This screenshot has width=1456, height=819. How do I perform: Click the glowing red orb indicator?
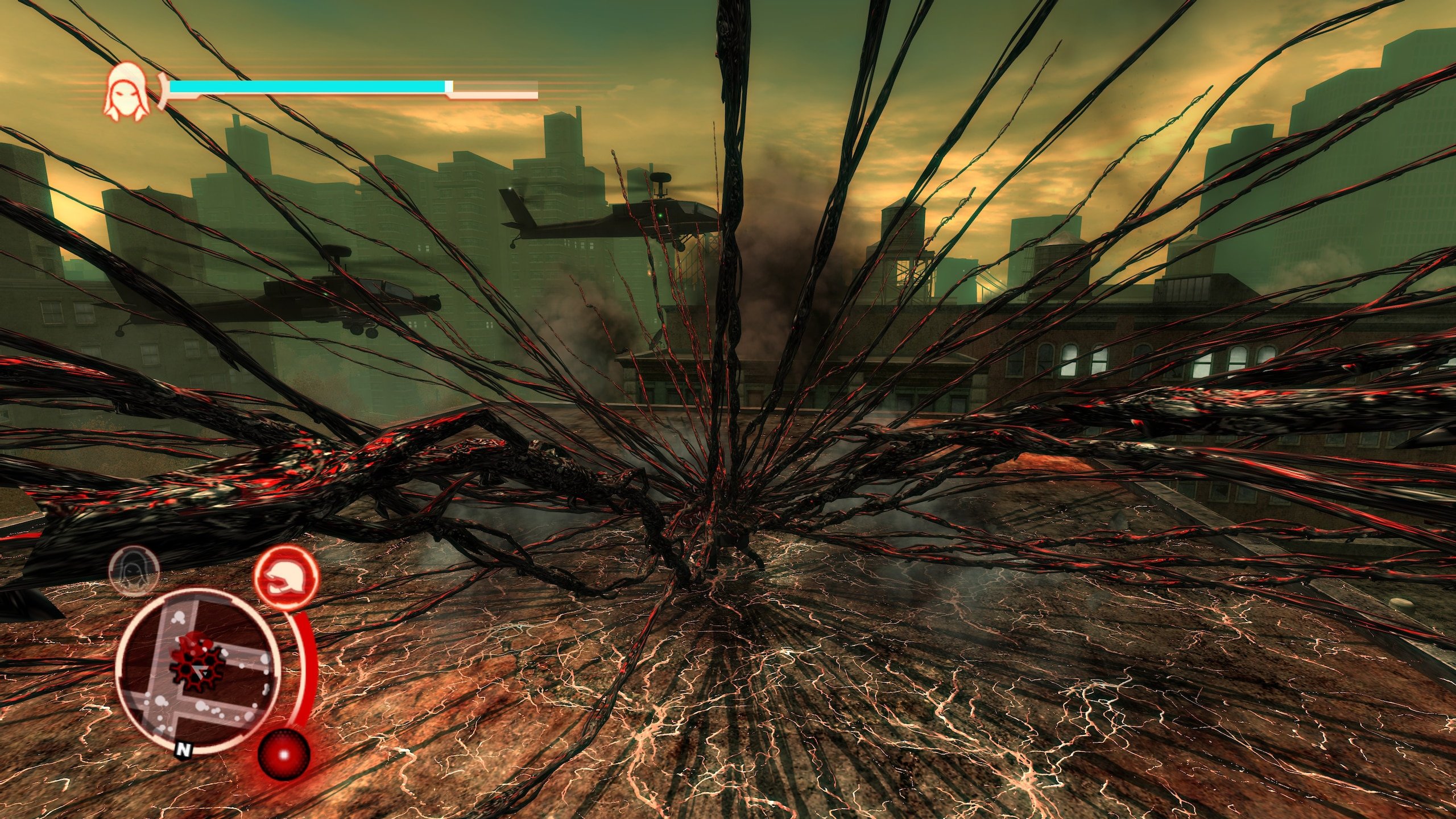284,754
